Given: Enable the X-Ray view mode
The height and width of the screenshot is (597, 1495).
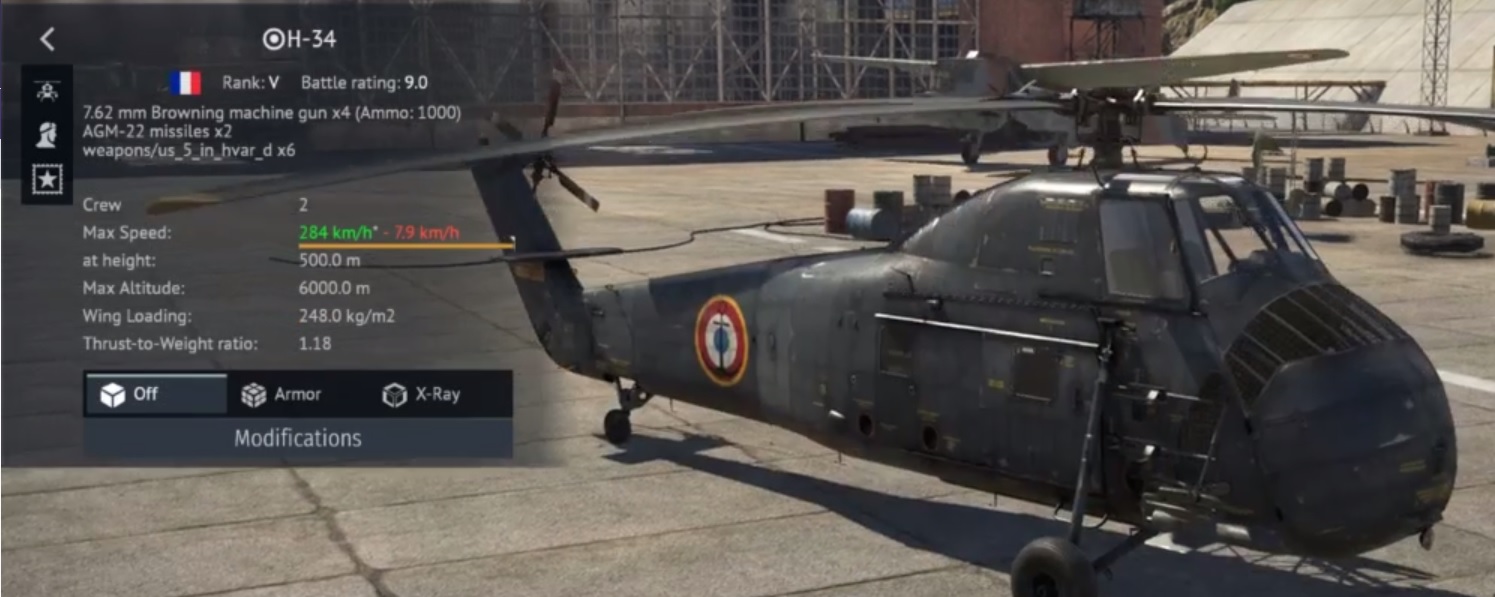Looking at the screenshot, I should click(422, 395).
